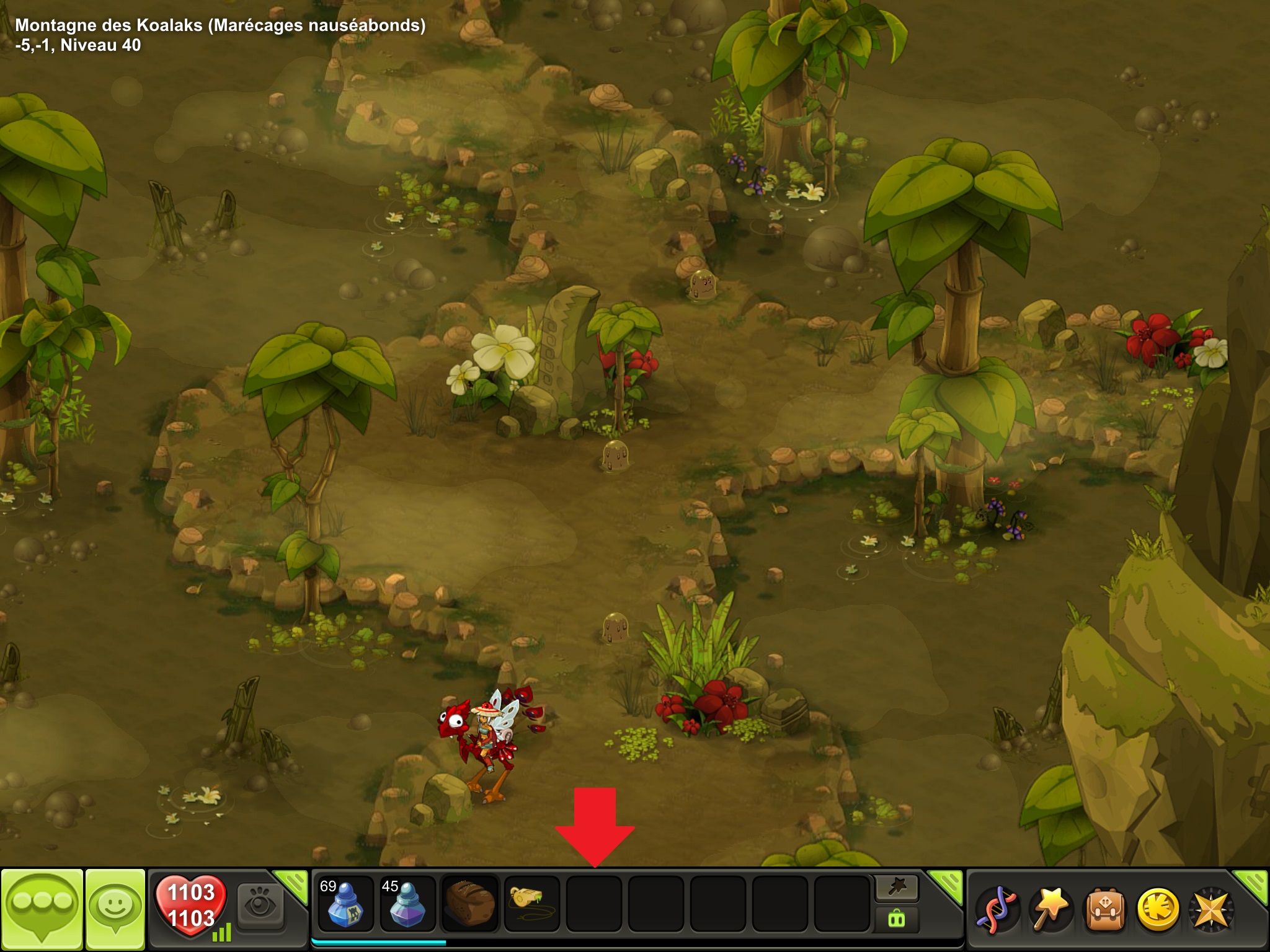The height and width of the screenshot is (952, 1270).
Task: Open the DNA helix characteristics menu
Action: click(x=997, y=910)
